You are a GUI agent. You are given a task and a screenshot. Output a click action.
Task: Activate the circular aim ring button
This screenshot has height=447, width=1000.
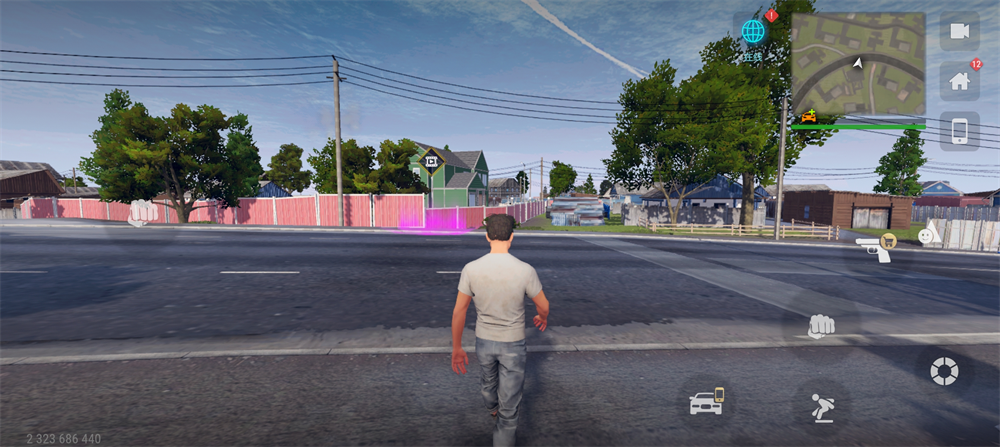943,371
